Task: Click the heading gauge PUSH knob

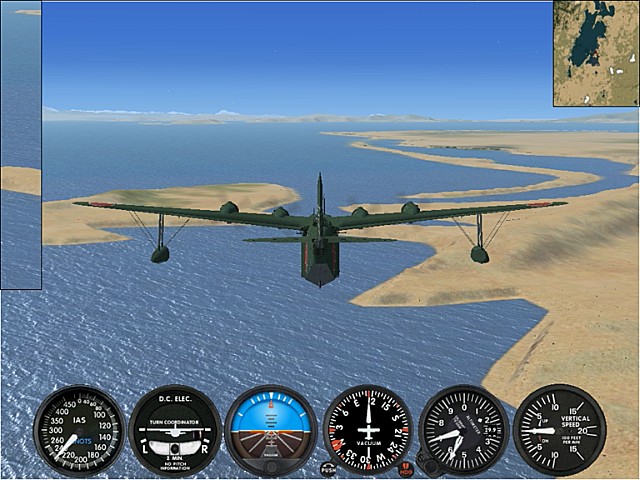Action: coord(329,467)
